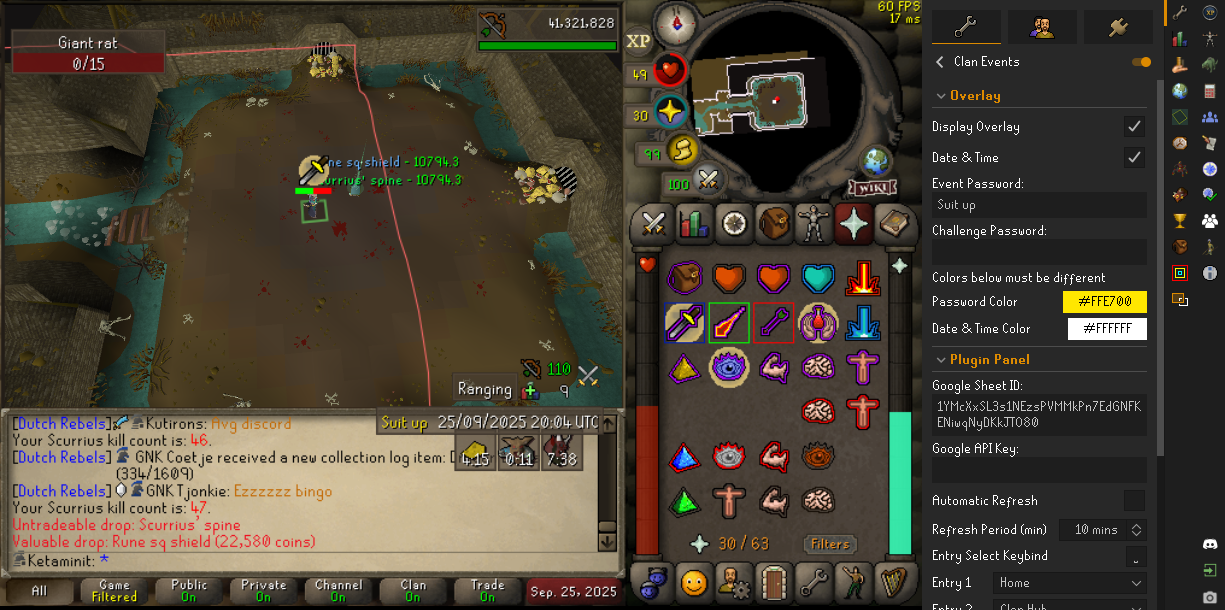
Task: Open the Entry 1 Home dropdown
Action: coord(1069,583)
